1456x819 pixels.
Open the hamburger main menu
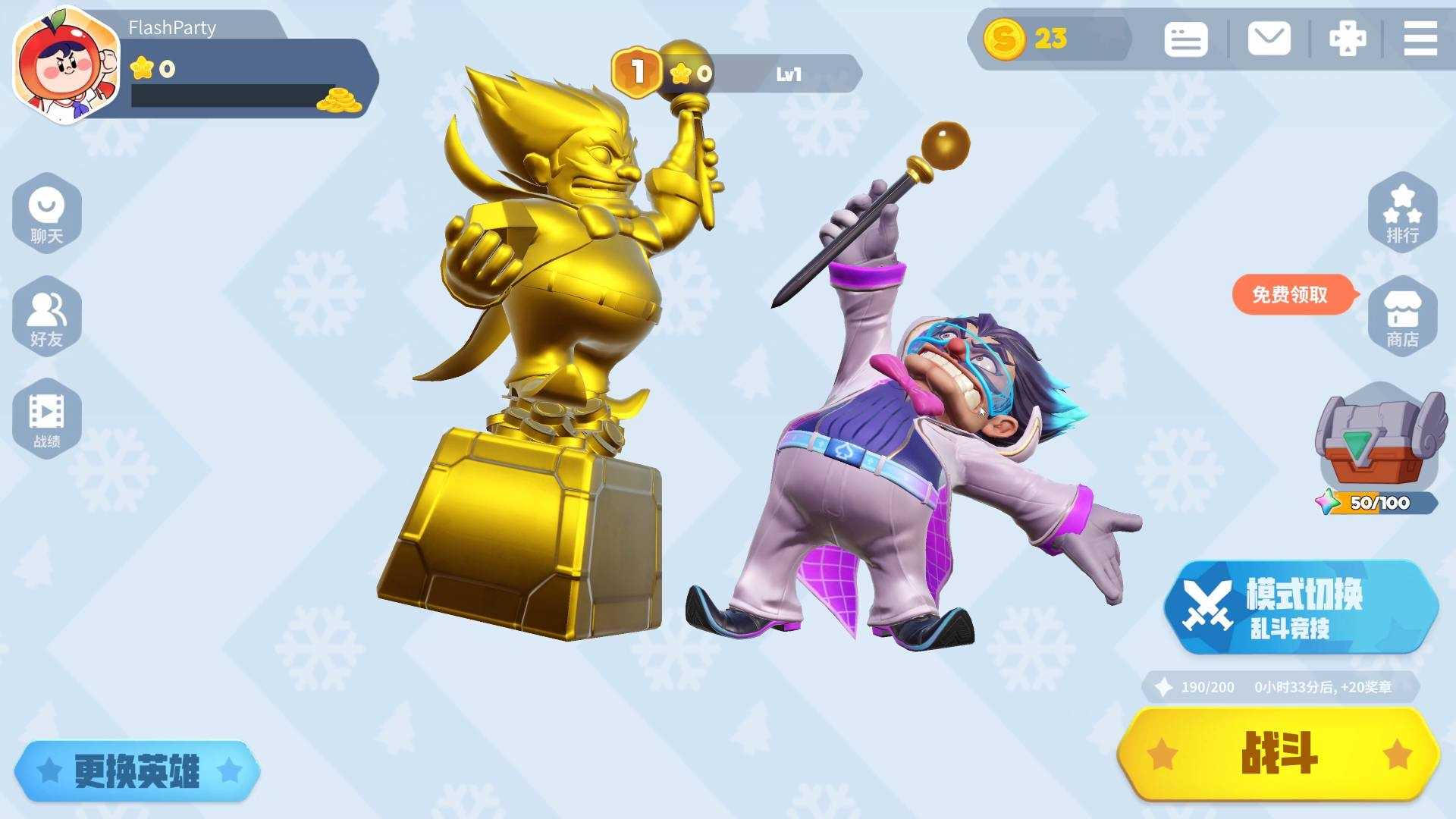[1420, 39]
